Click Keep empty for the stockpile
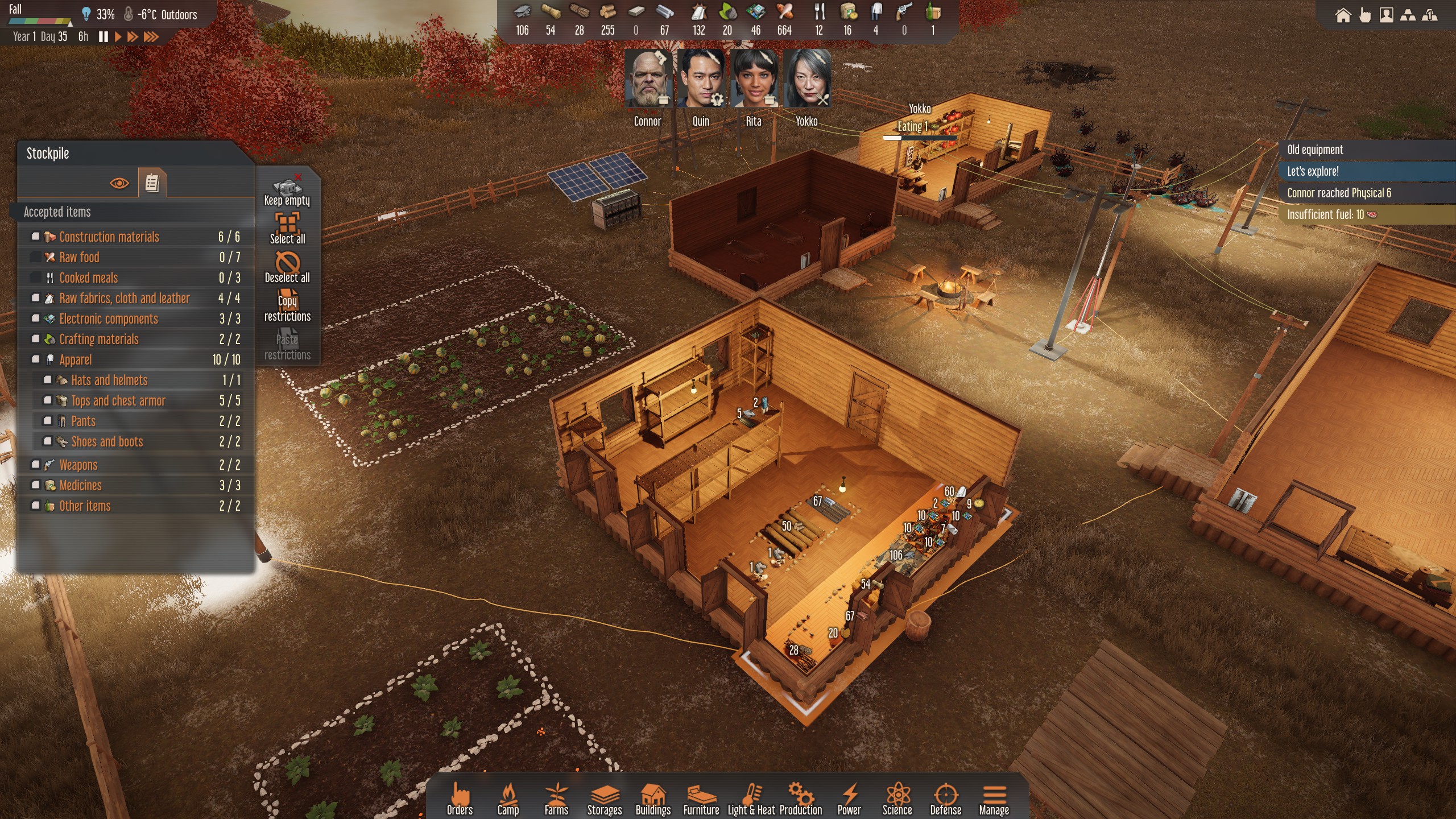The image size is (1456, 819). click(287, 191)
